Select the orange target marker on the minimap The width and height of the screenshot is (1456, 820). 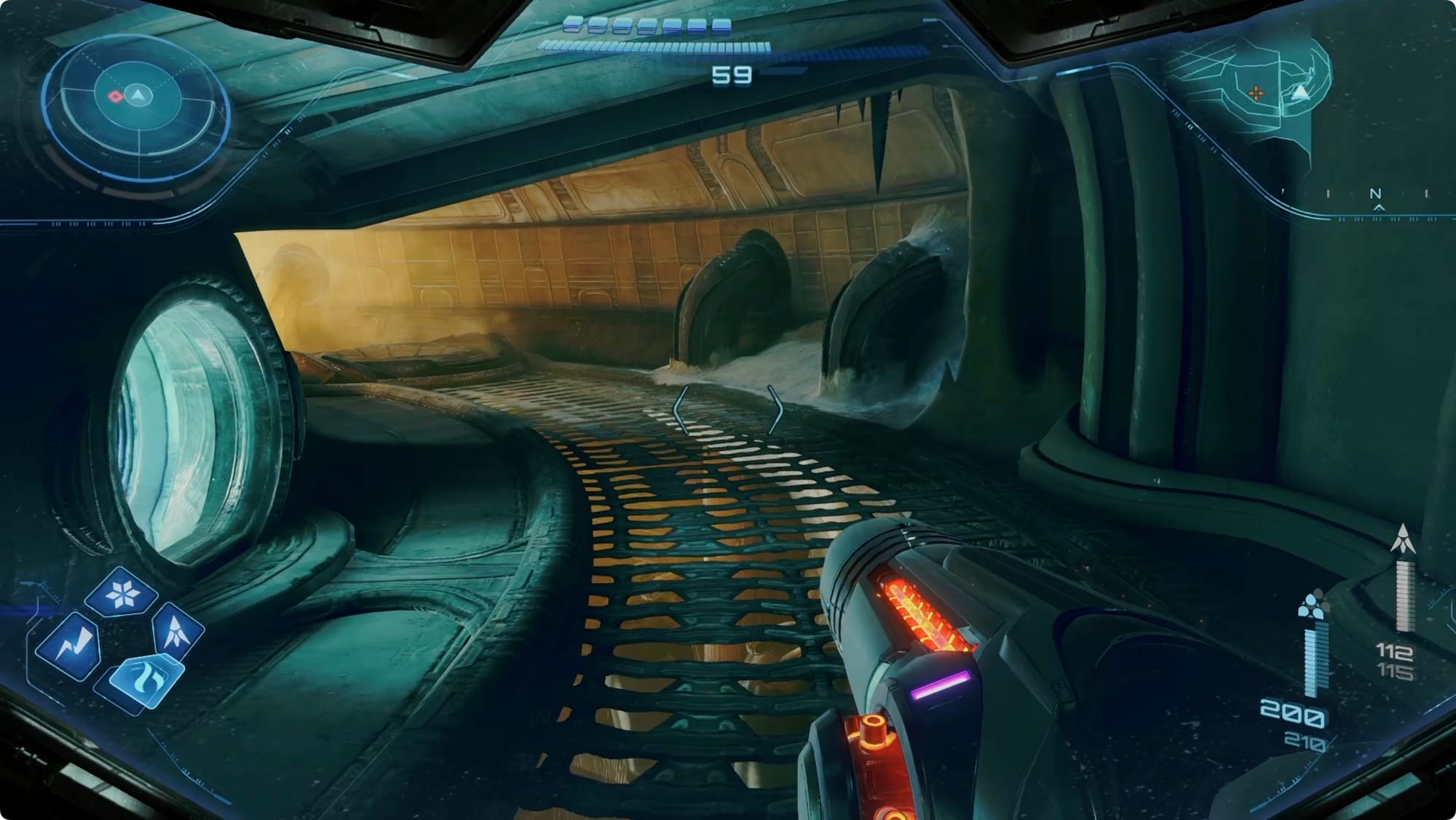(x=1256, y=93)
